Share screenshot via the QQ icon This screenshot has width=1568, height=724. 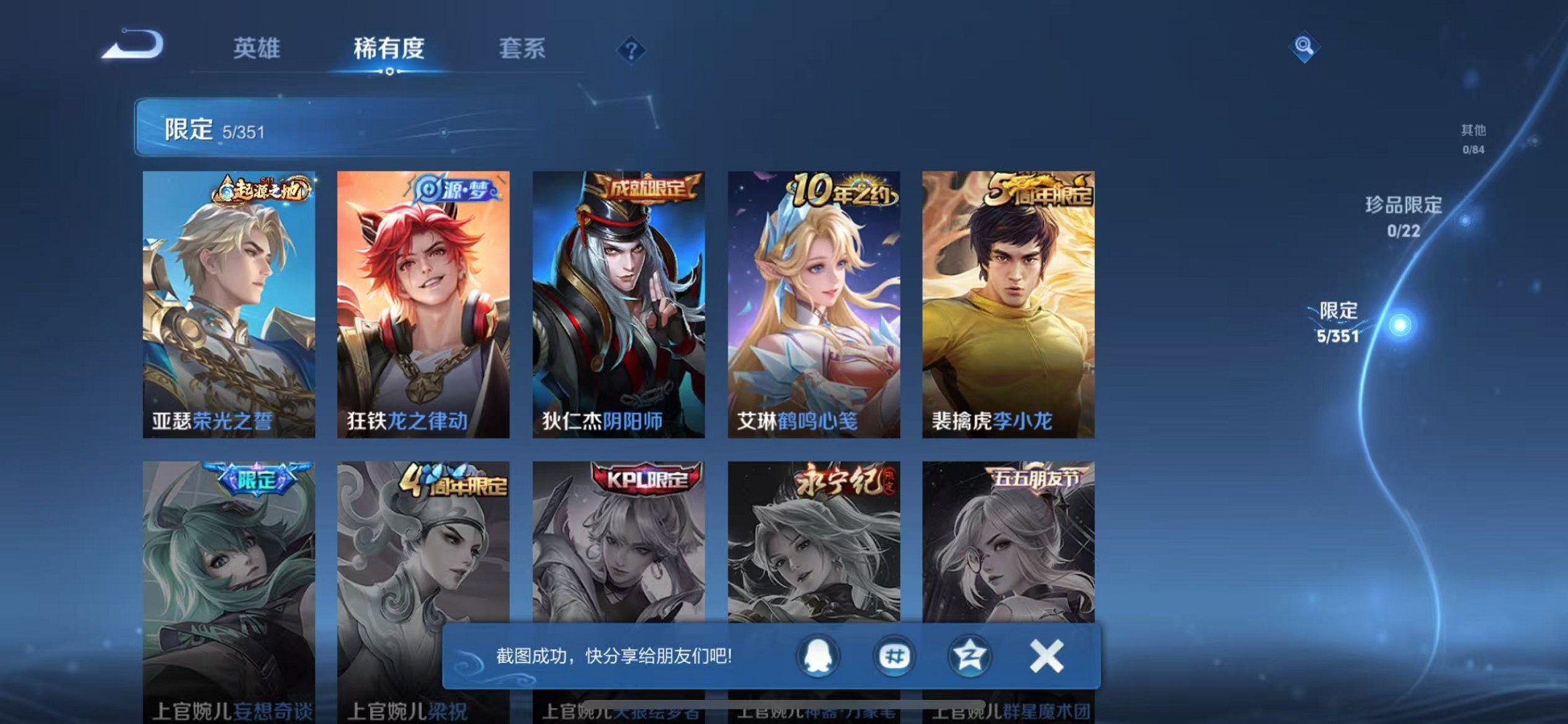coord(818,656)
